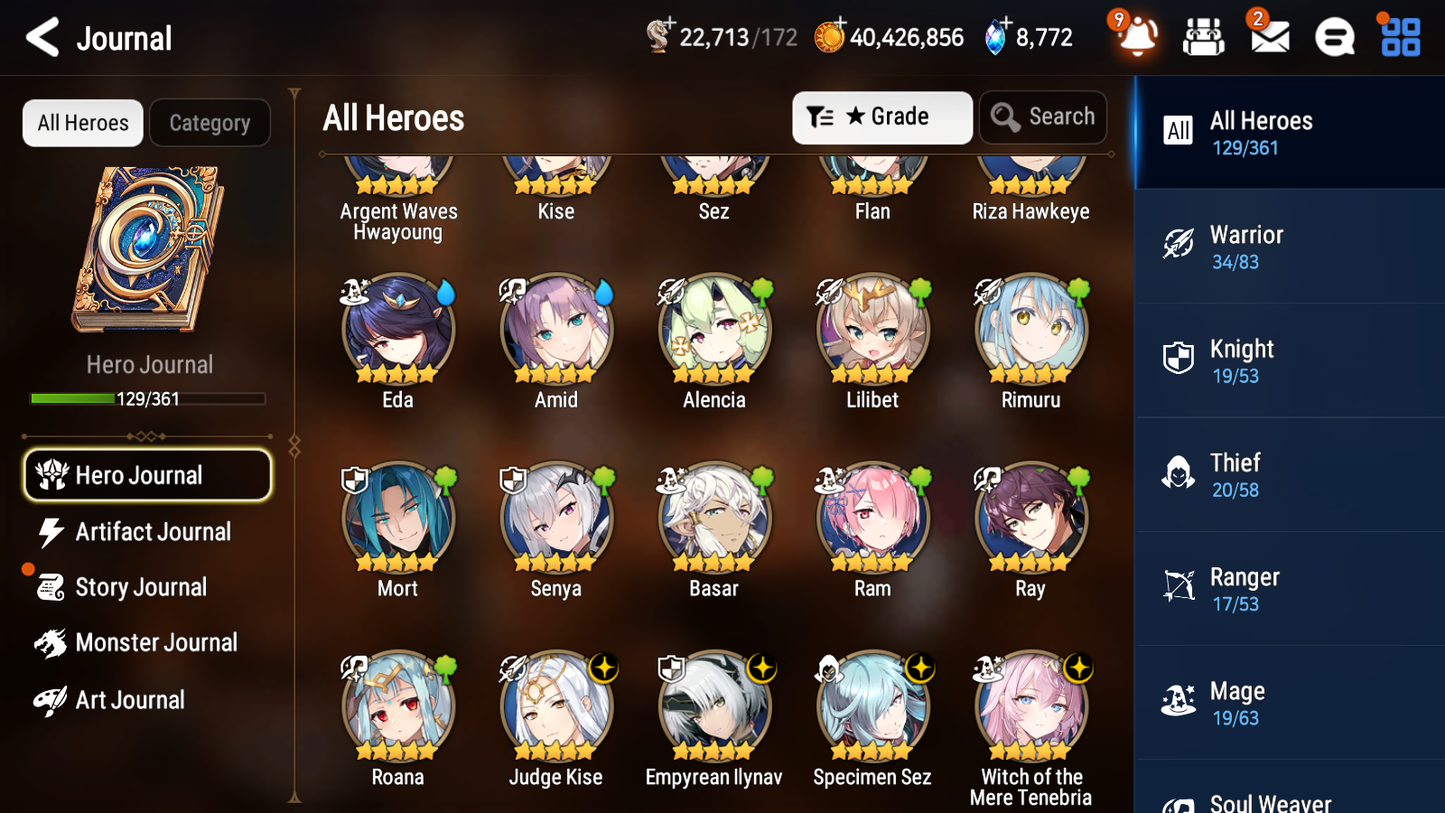Image resolution: width=1445 pixels, height=813 pixels.
Task: Select the Warrior class tab
Action: click(x=1289, y=246)
